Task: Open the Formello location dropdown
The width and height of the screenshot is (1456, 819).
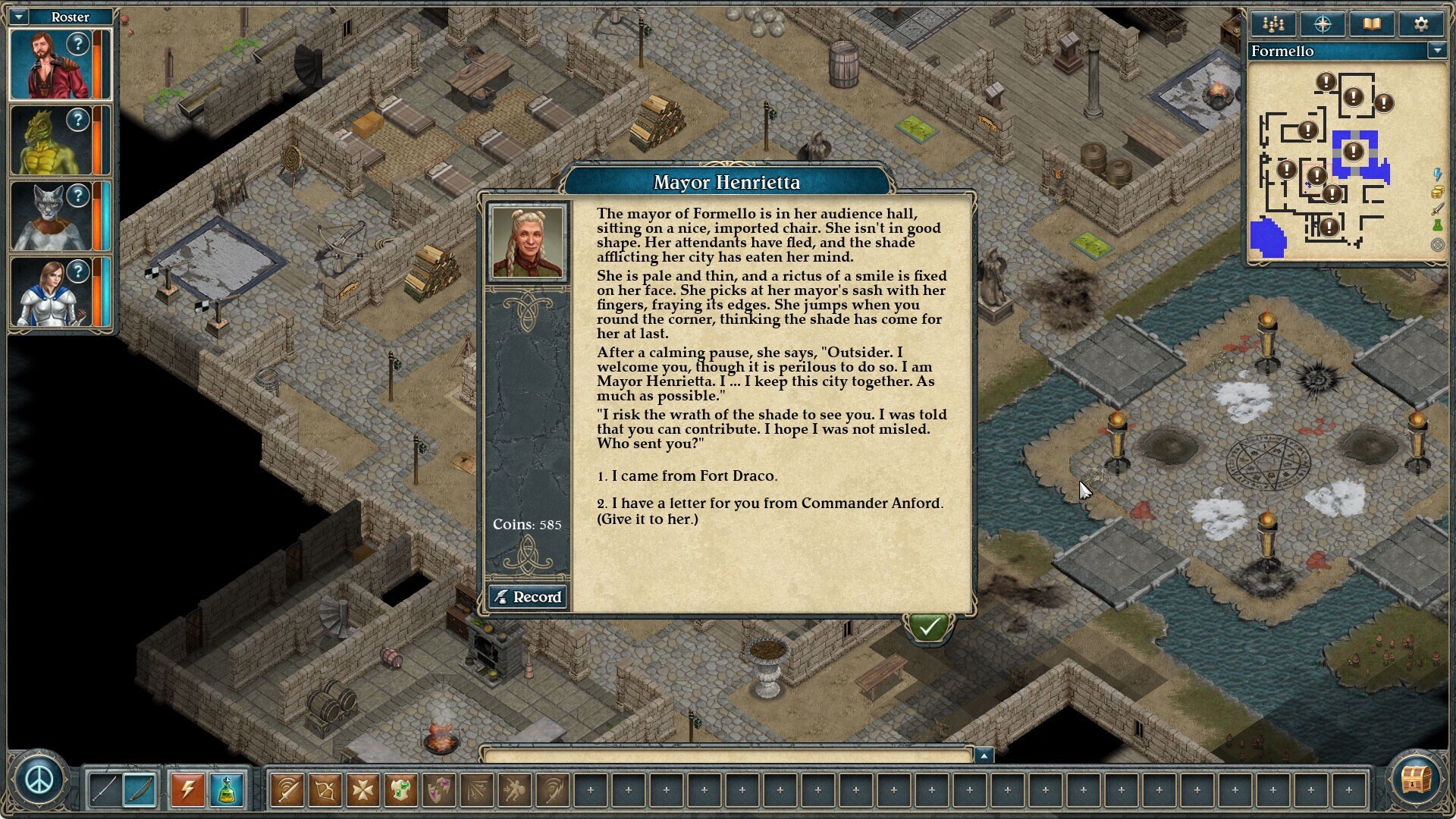Action: [1439, 51]
